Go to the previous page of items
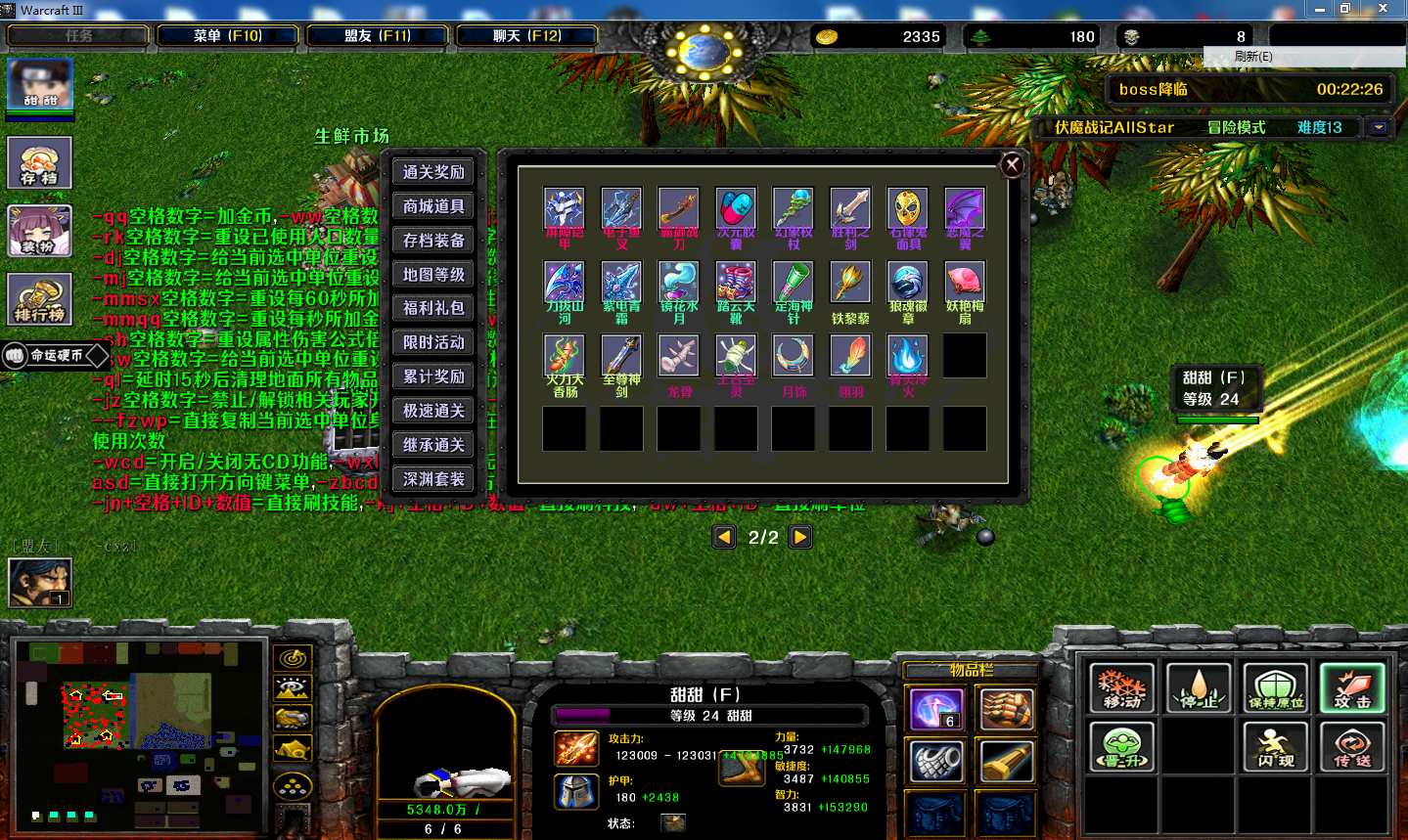1408x840 pixels. (x=724, y=537)
